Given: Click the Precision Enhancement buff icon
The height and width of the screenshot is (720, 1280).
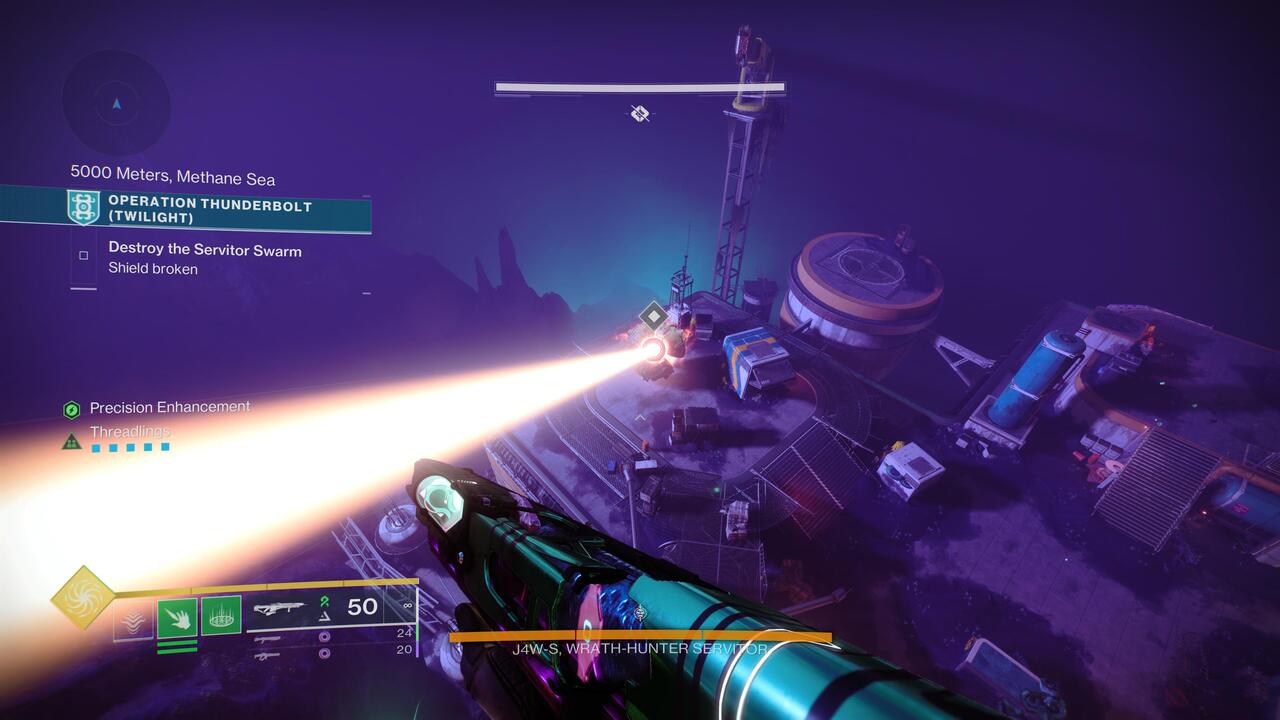Looking at the screenshot, I should click(71, 407).
